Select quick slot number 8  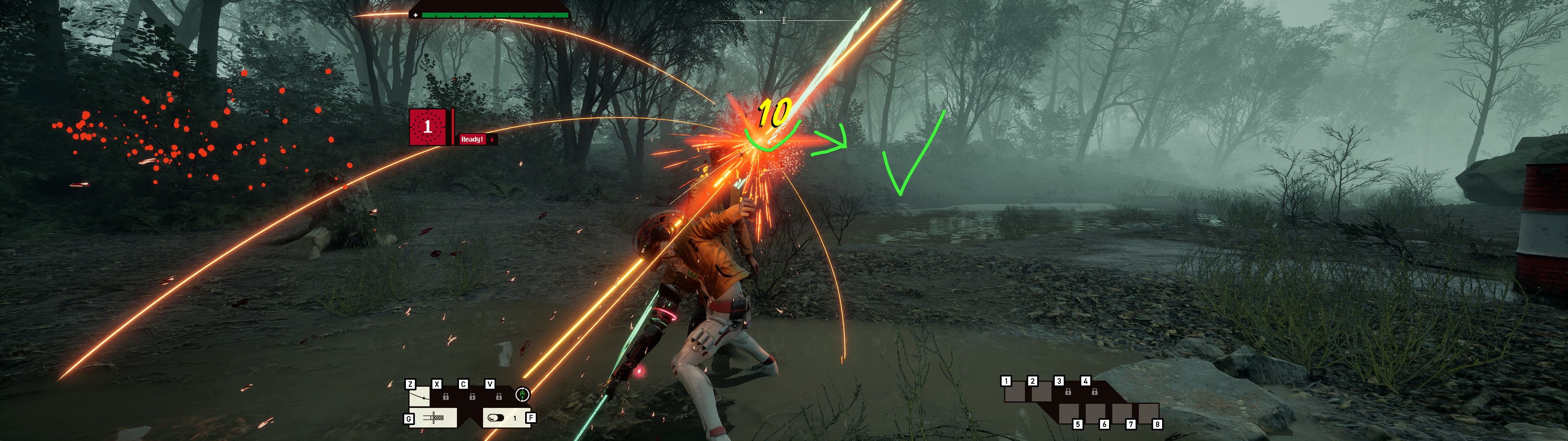point(1149,413)
